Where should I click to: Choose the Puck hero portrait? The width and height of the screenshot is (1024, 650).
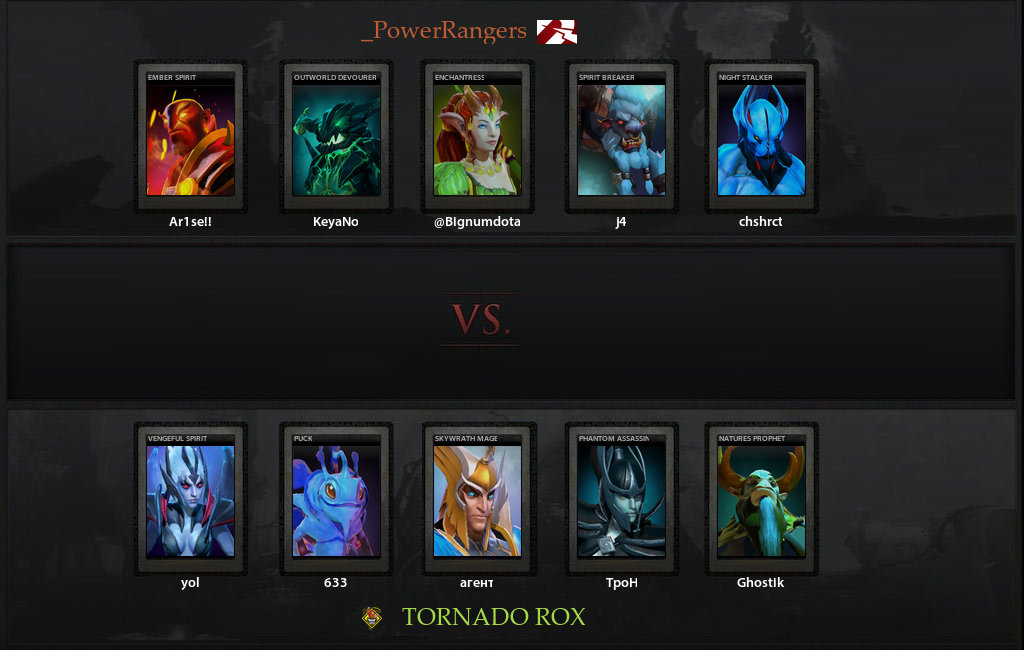(336, 500)
